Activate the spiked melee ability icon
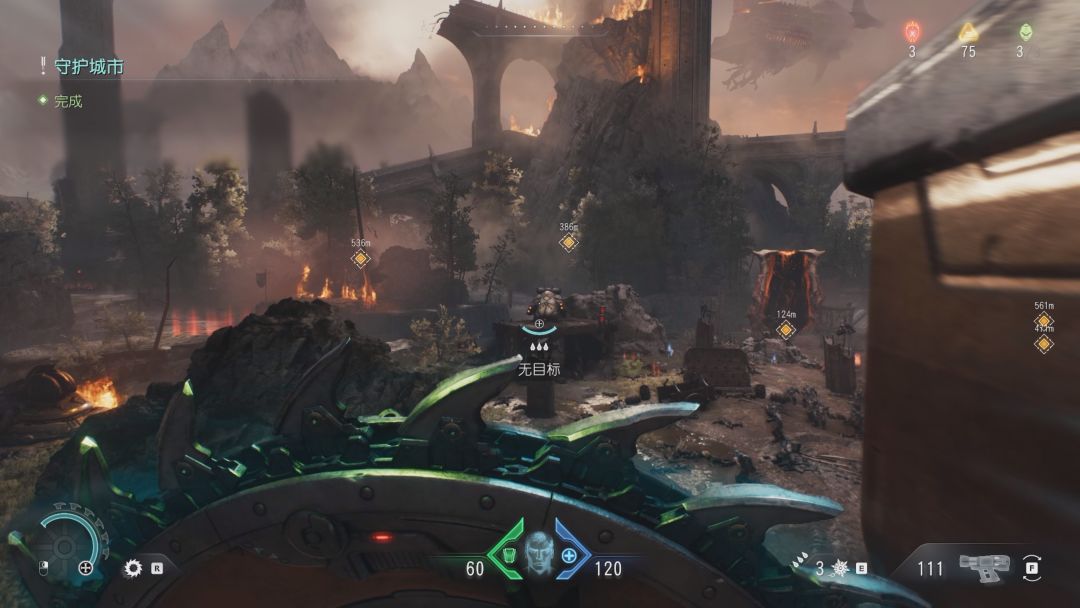Screen dimensions: 1080x608 841,569
